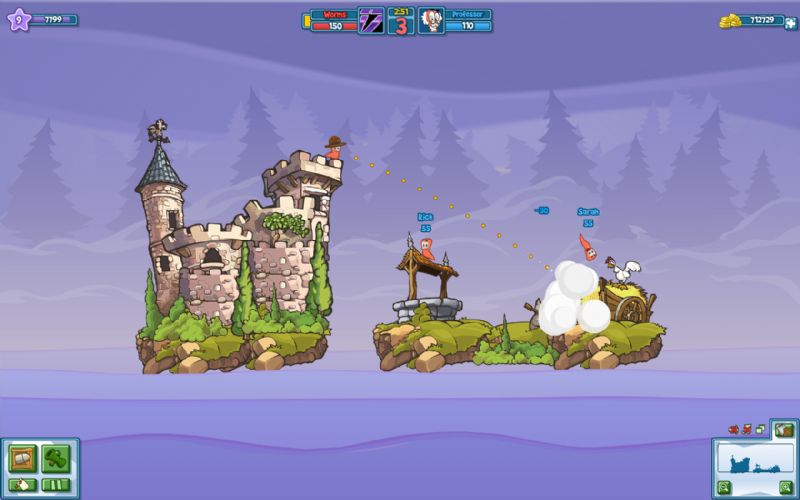Image resolution: width=800 pixels, height=500 pixels.
Task: Pause the game
Action: pos(55,485)
